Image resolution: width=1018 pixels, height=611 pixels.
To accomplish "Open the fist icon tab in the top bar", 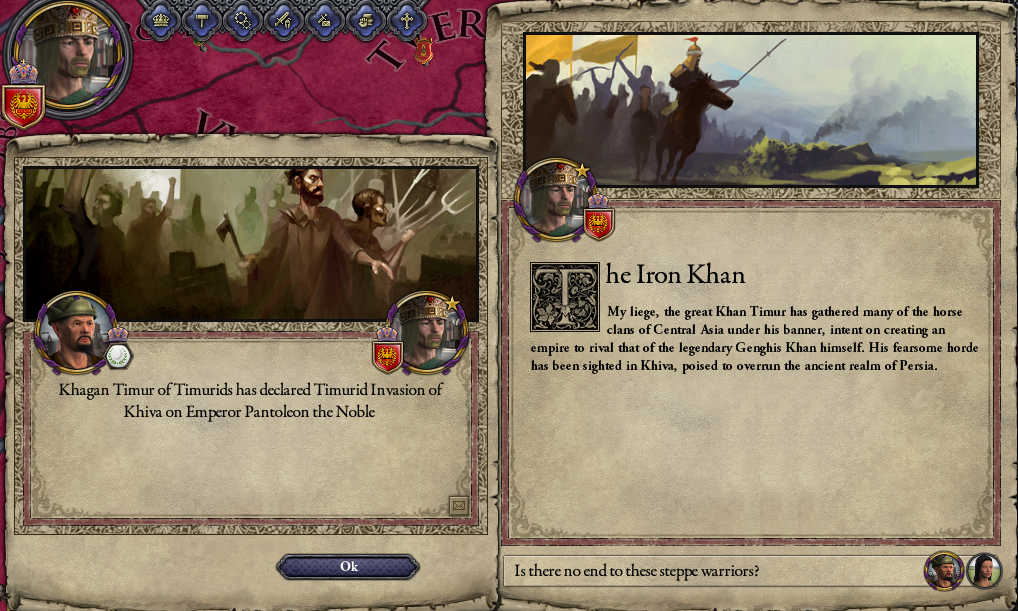I will (x=366, y=19).
